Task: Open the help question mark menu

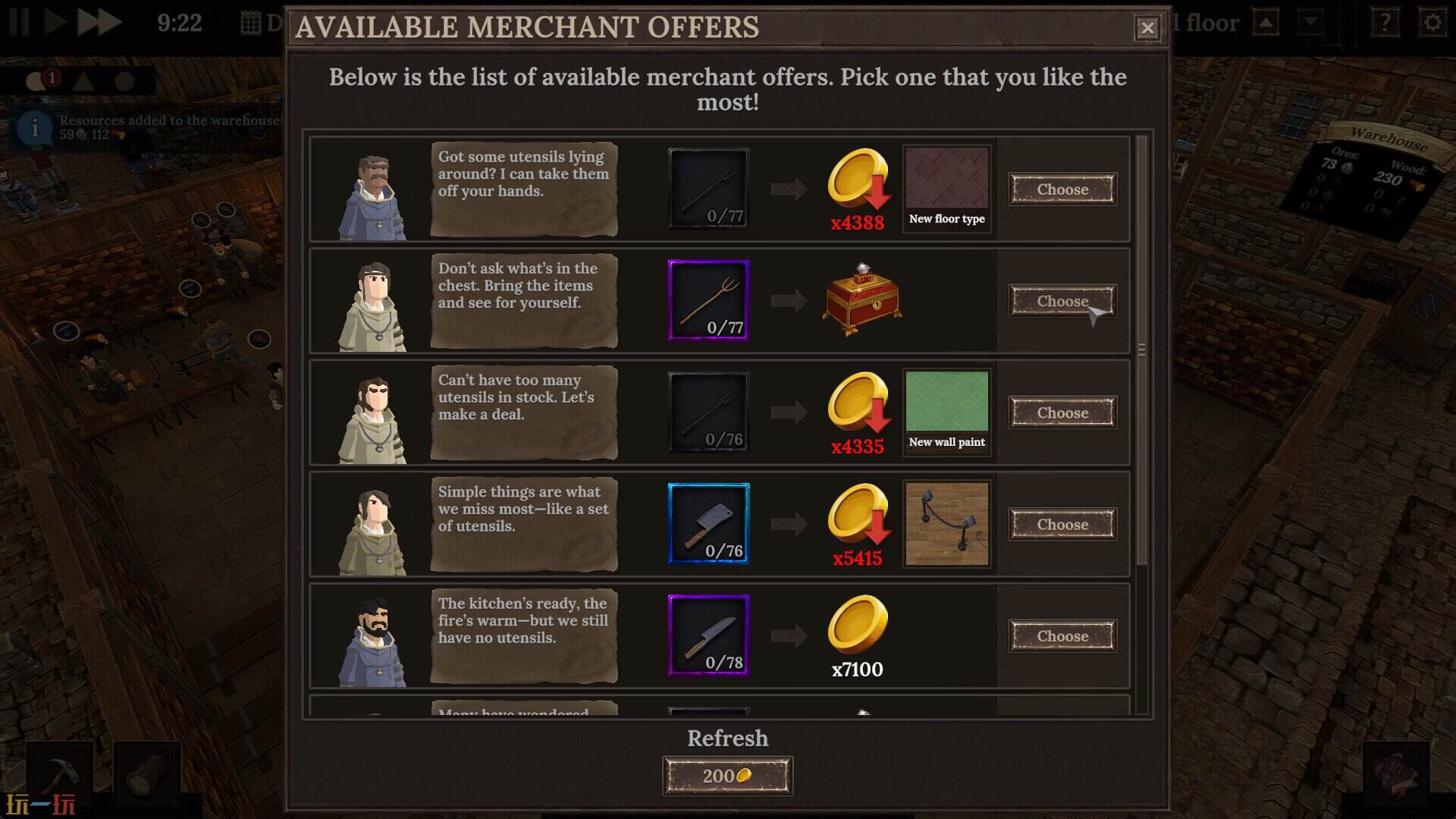Action: 1385,24
